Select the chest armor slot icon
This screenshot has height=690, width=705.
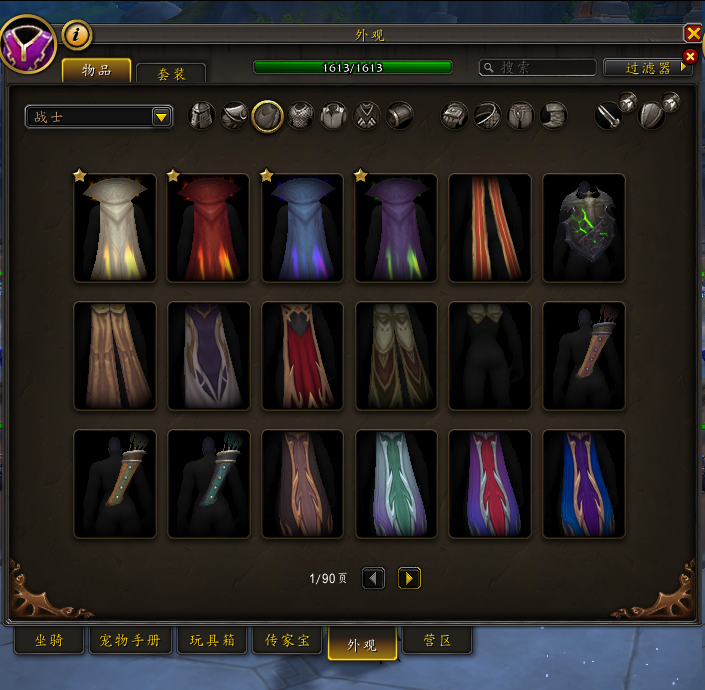coord(300,116)
